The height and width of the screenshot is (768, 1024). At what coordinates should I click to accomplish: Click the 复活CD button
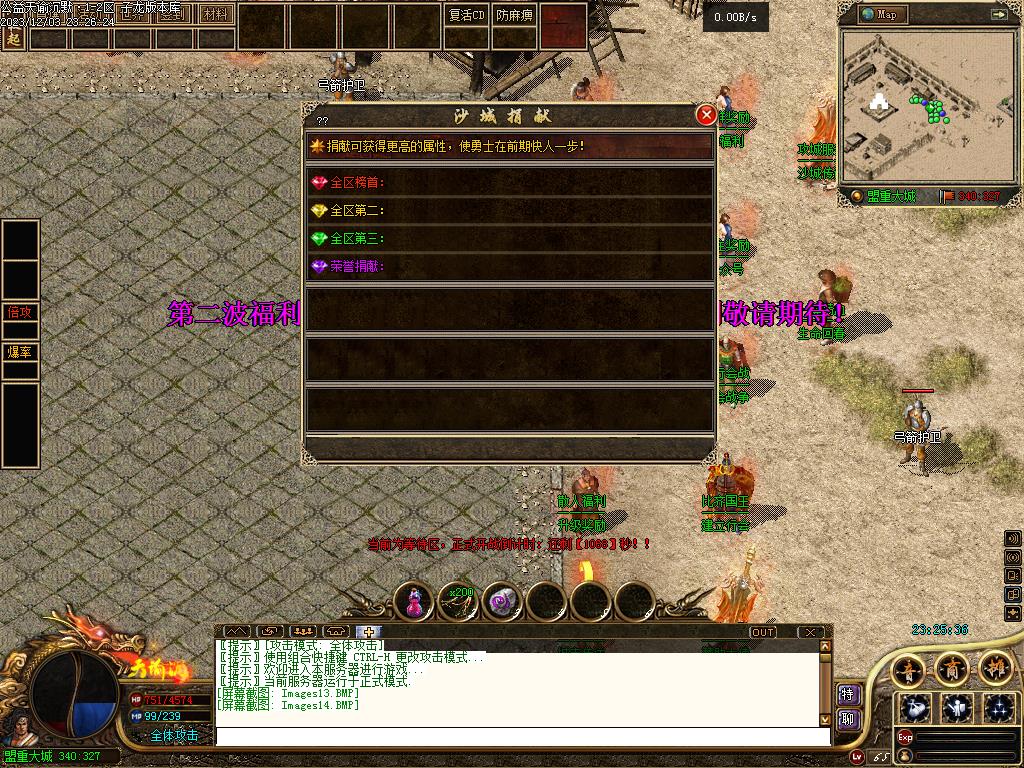[466, 15]
